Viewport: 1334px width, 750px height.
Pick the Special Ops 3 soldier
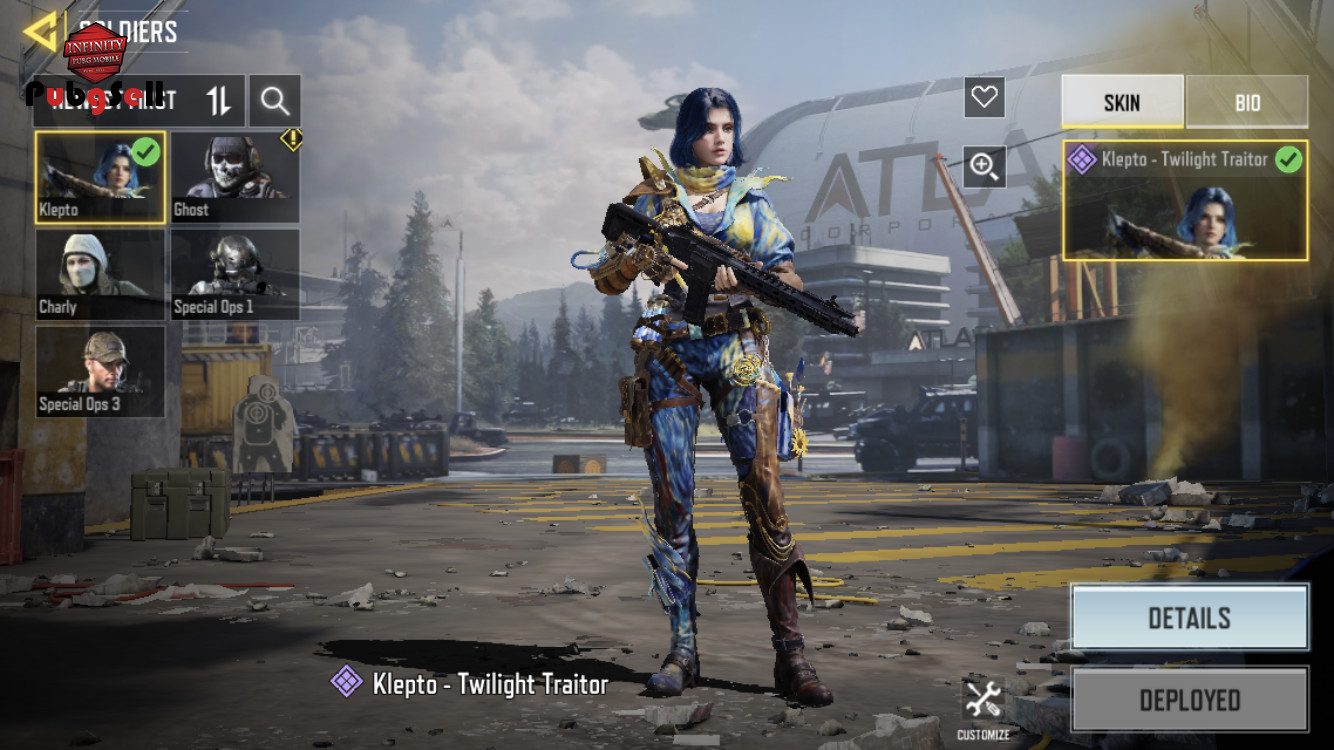click(100, 371)
